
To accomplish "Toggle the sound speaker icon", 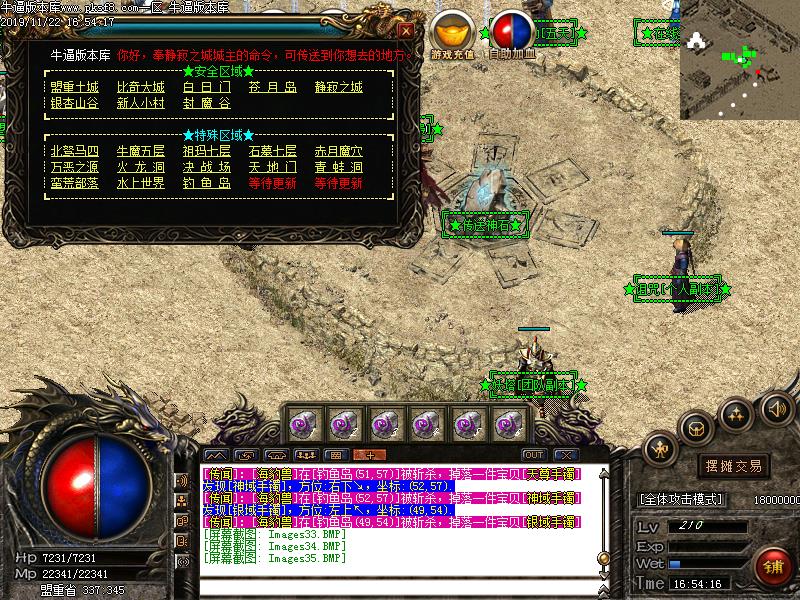I will (x=776, y=407).
